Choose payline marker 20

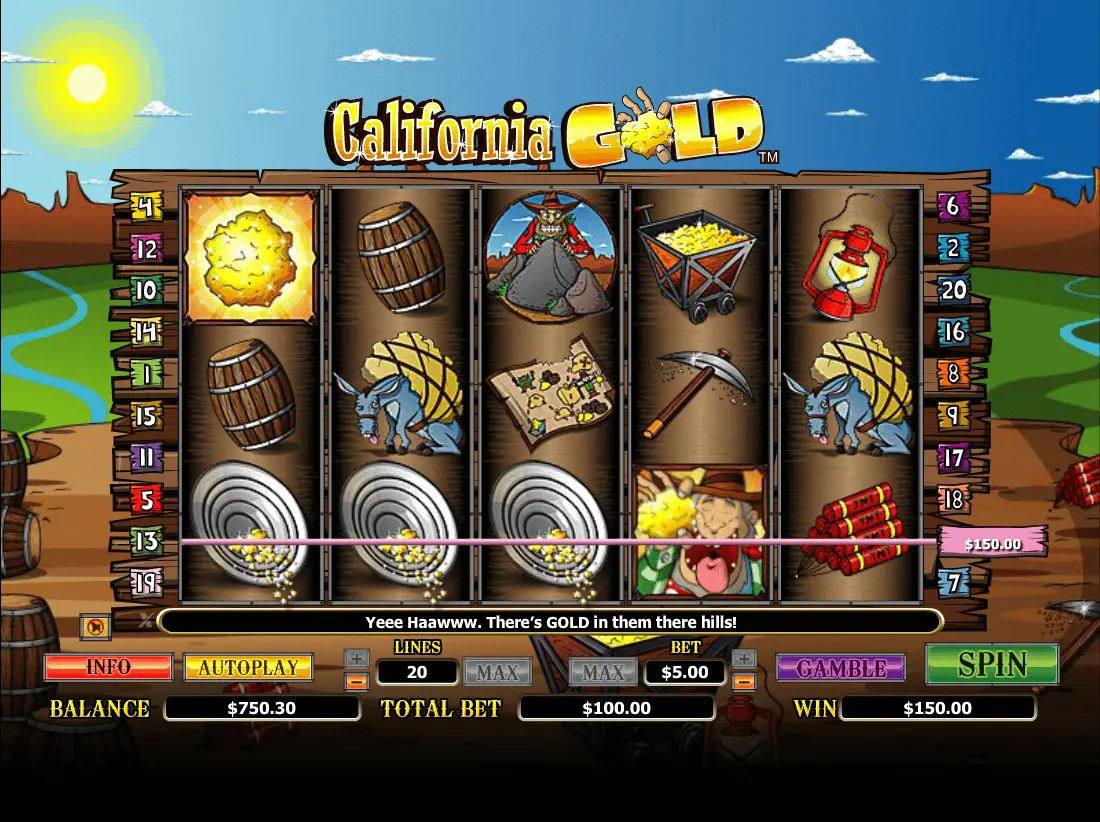954,290
